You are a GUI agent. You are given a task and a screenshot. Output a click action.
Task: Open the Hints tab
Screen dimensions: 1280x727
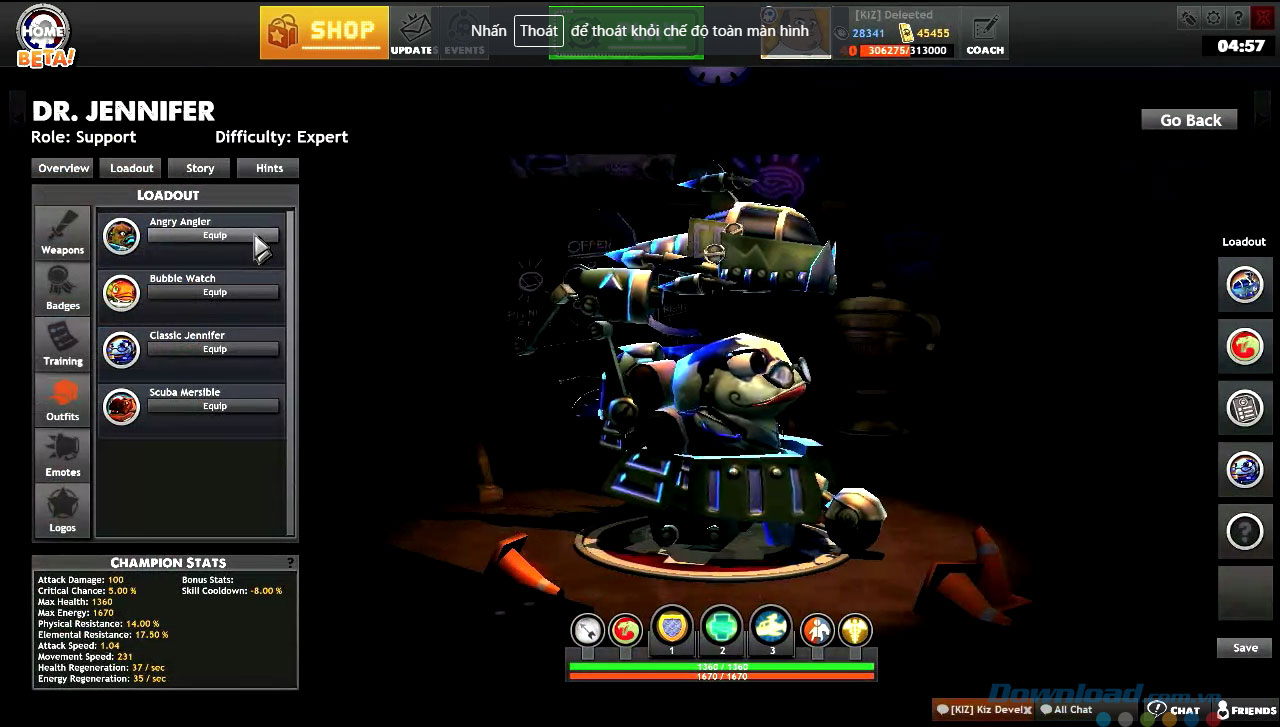(269, 168)
